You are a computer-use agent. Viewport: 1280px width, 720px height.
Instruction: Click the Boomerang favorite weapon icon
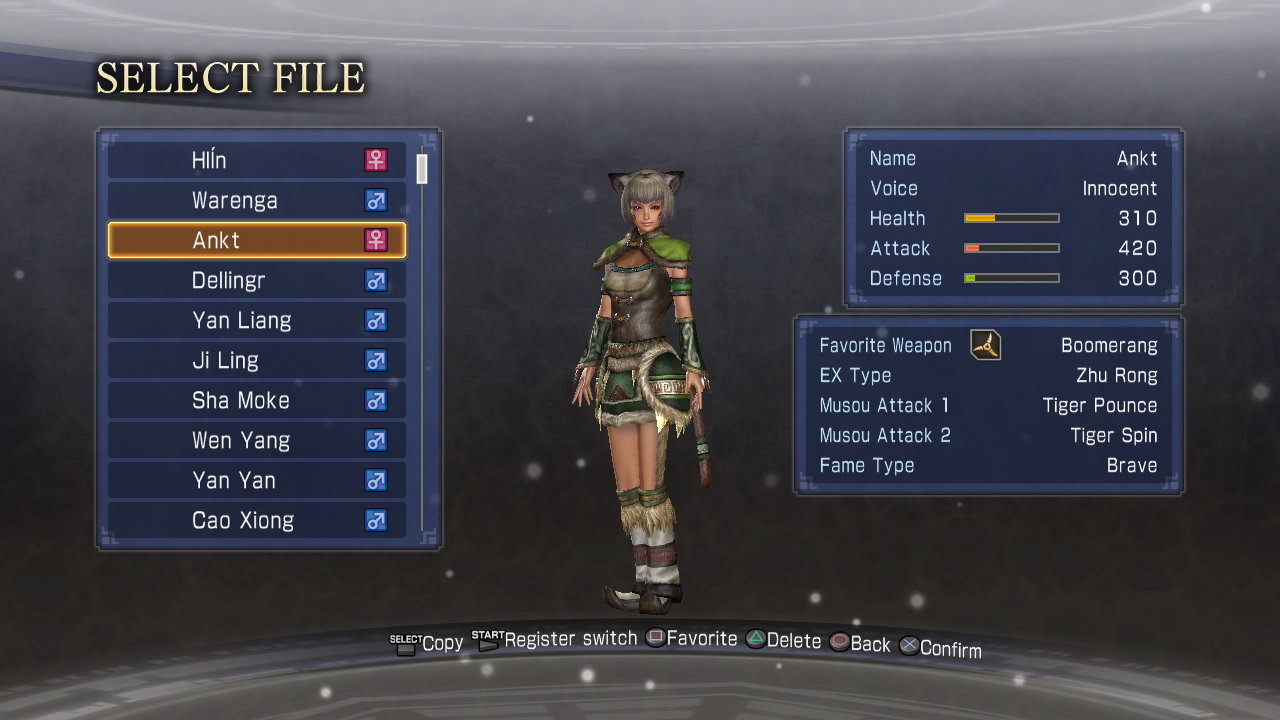(x=986, y=346)
